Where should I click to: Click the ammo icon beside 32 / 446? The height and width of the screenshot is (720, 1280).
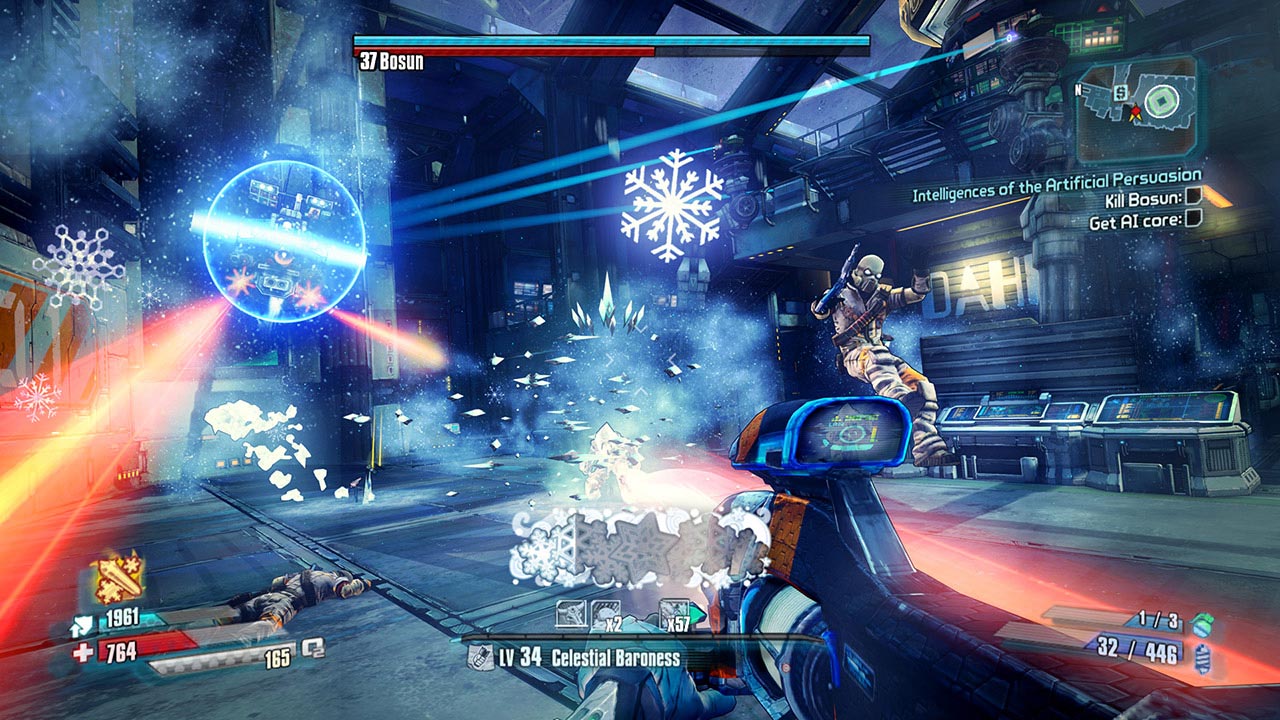[x=1203, y=657]
